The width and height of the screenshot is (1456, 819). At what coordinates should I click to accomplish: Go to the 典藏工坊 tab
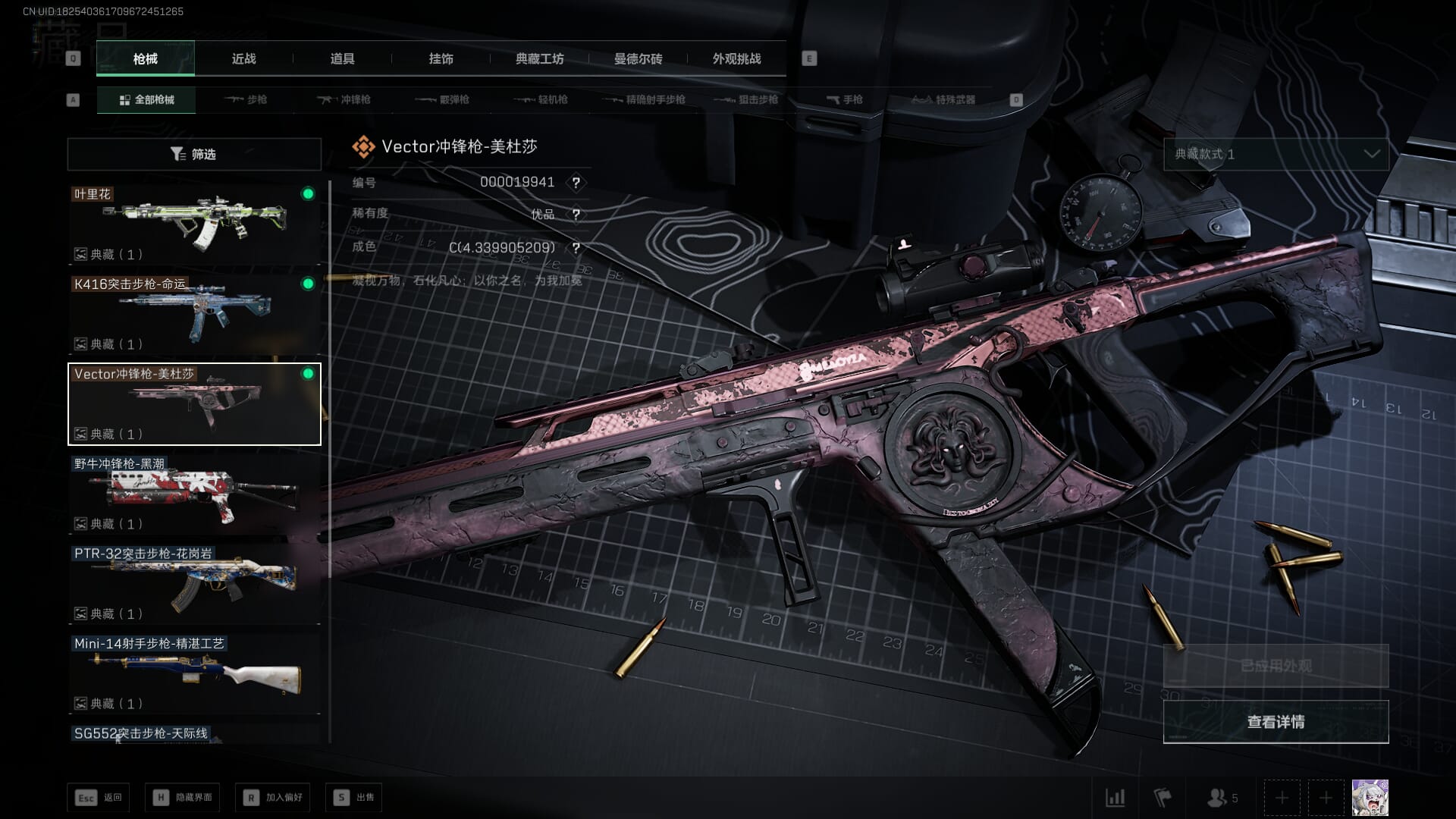[x=539, y=59]
